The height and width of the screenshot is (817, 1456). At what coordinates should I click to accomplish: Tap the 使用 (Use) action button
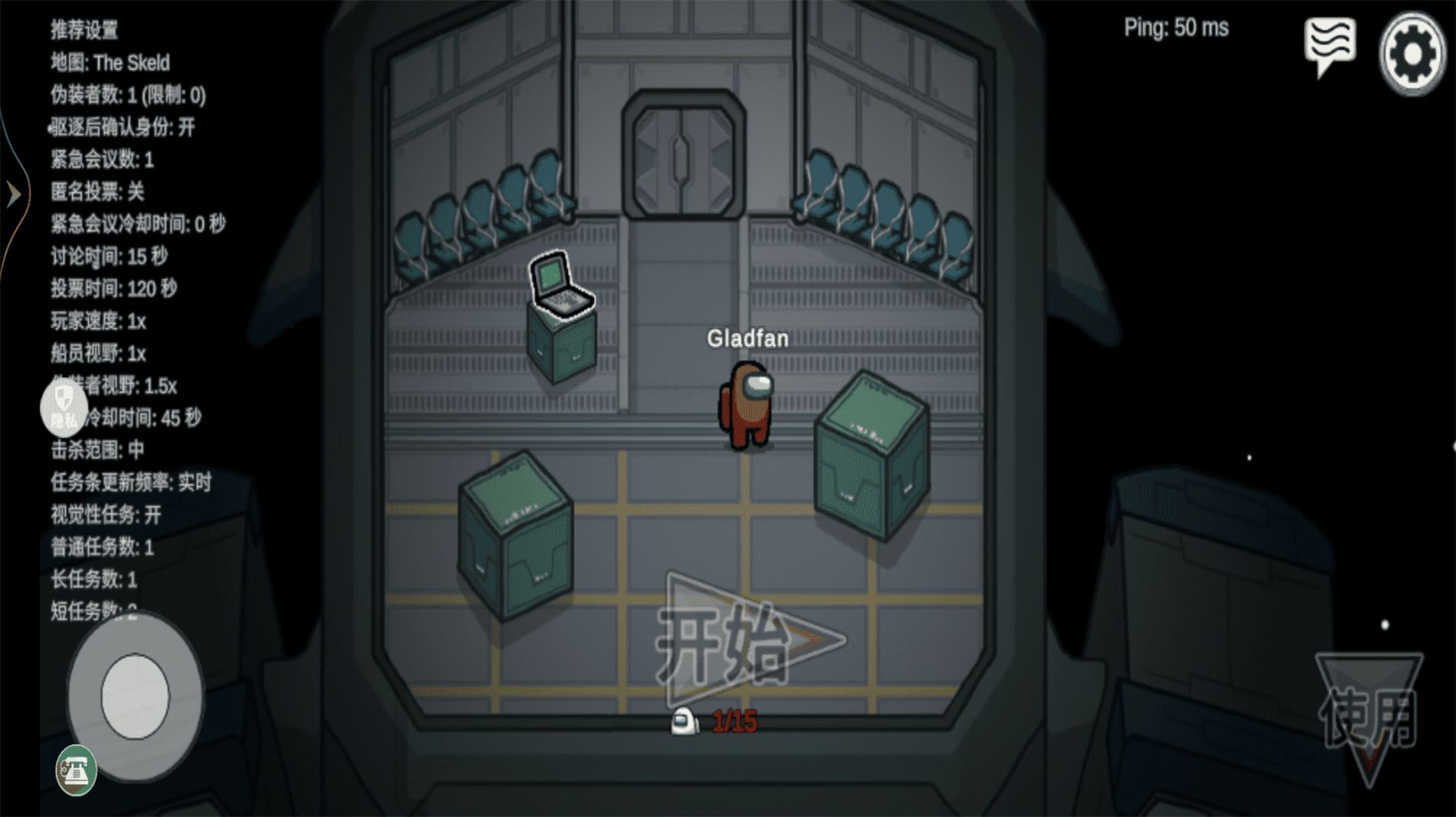(x=1369, y=716)
